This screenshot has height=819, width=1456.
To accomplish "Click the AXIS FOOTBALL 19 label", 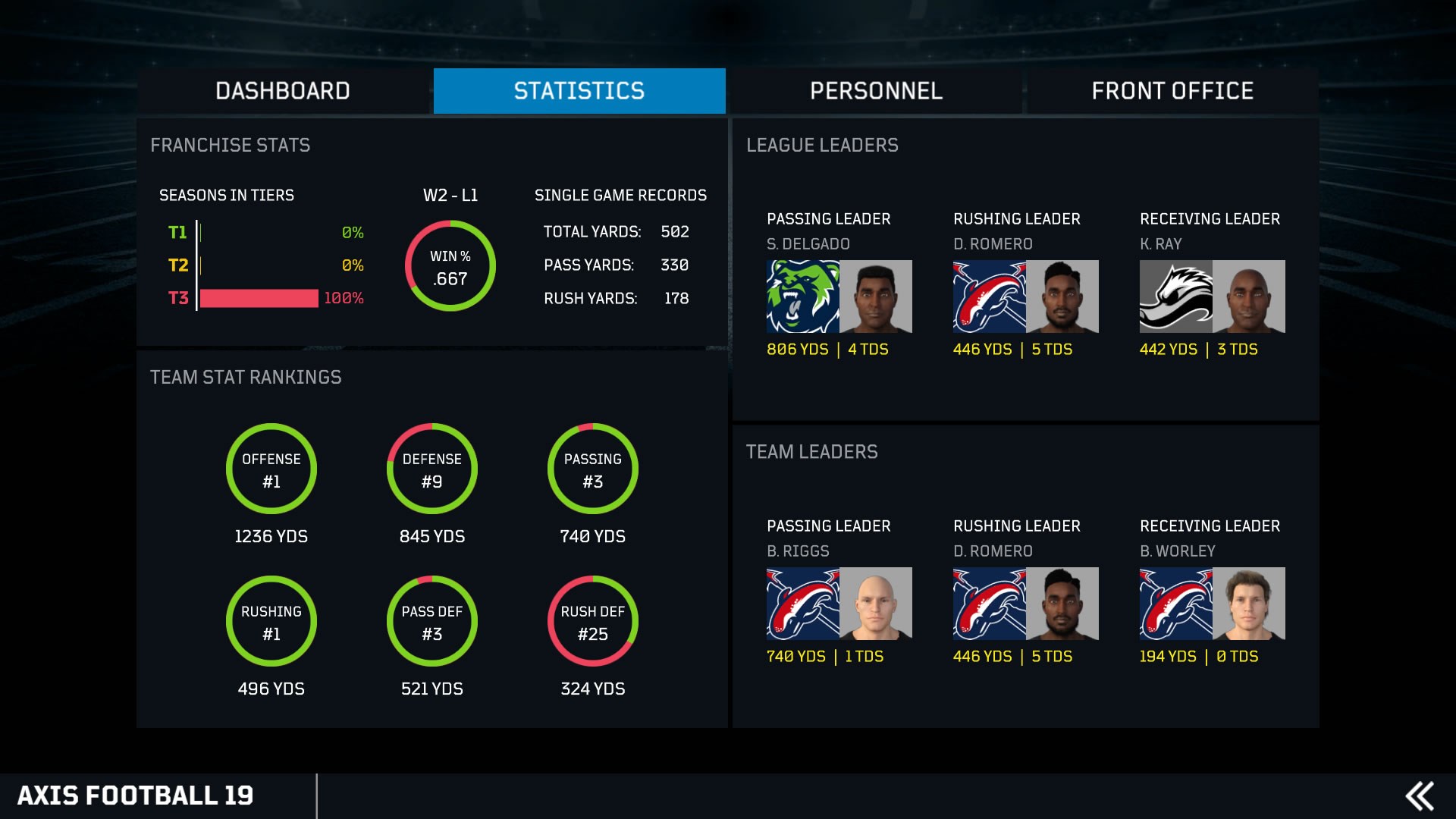I will click(136, 795).
